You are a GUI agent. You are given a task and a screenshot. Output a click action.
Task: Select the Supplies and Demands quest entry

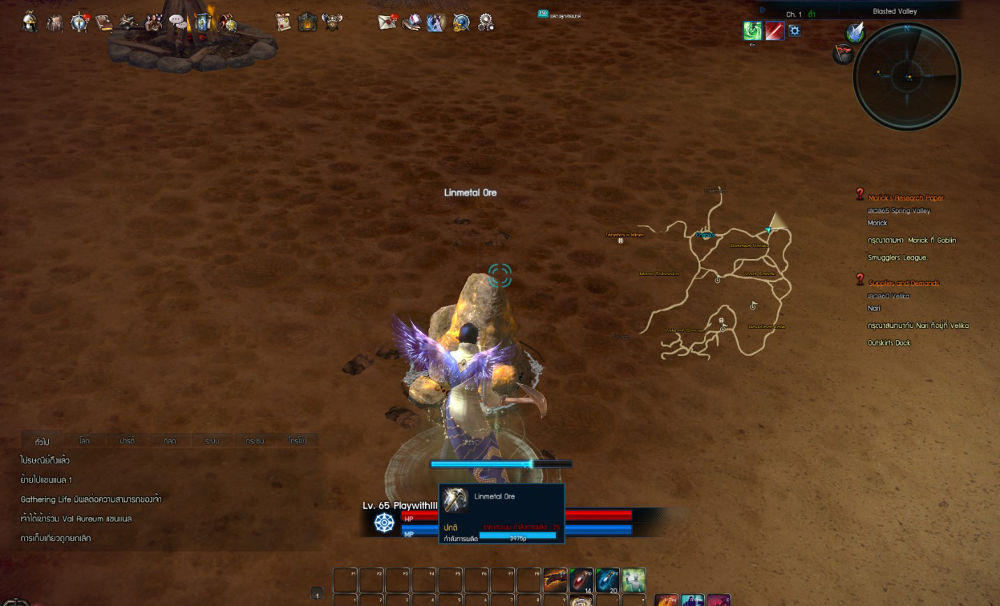(904, 283)
